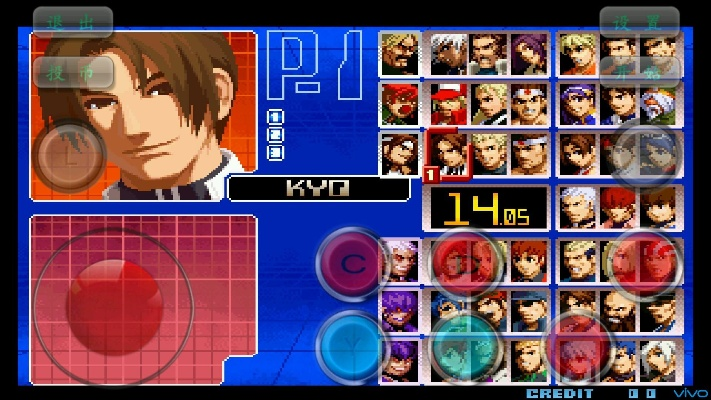
Task: Choose white-haired K' portrait
Action: click(448, 53)
